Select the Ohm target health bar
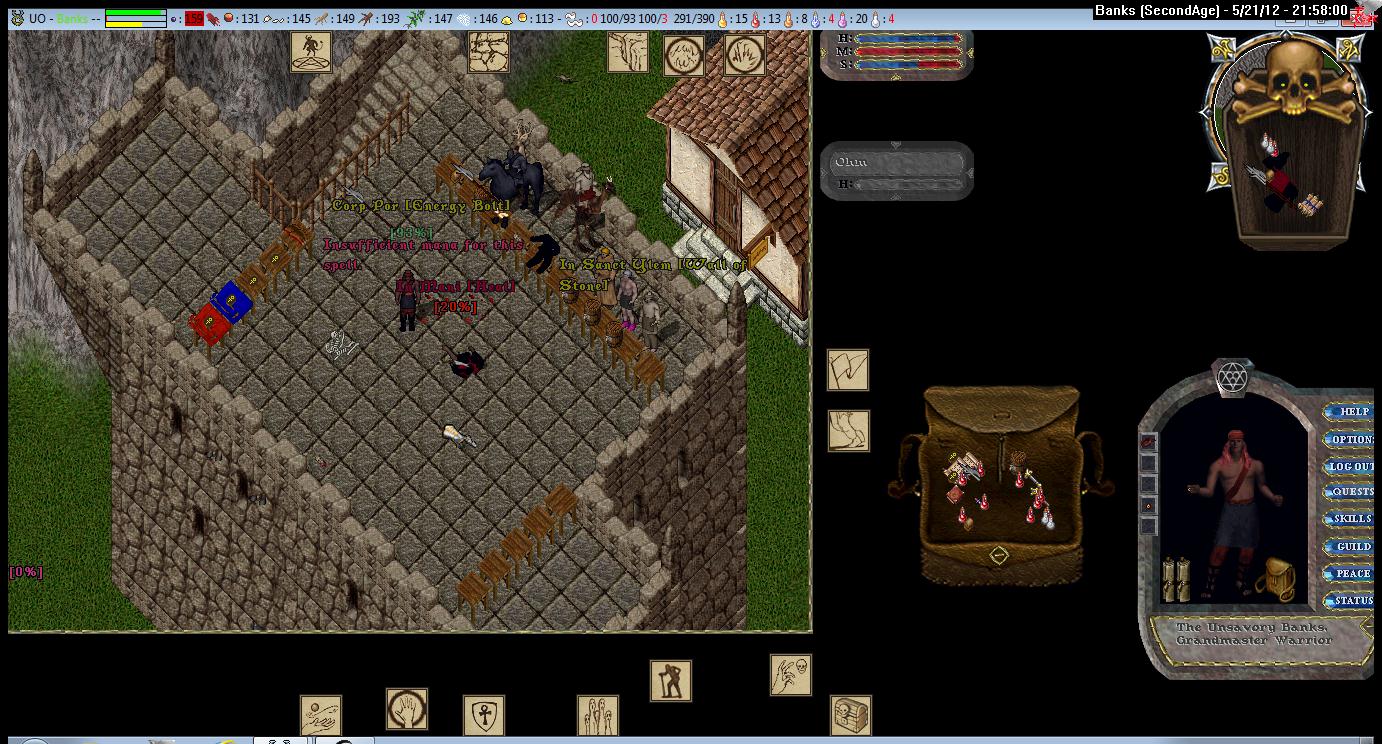 point(897,171)
